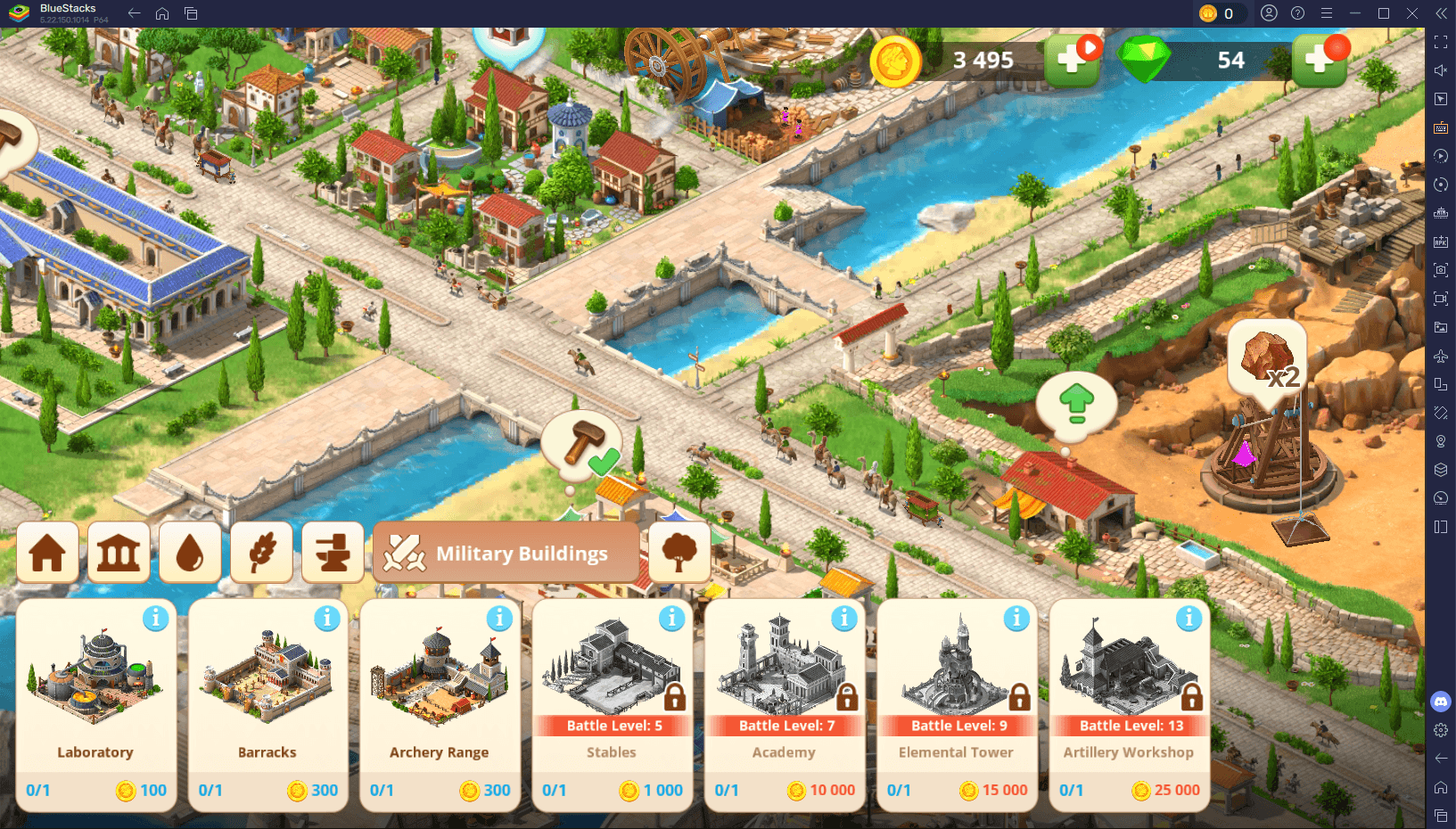This screenshot has width=1456, height=829.
Task: Open the civic buildings category icon
Action: point(119,553)
